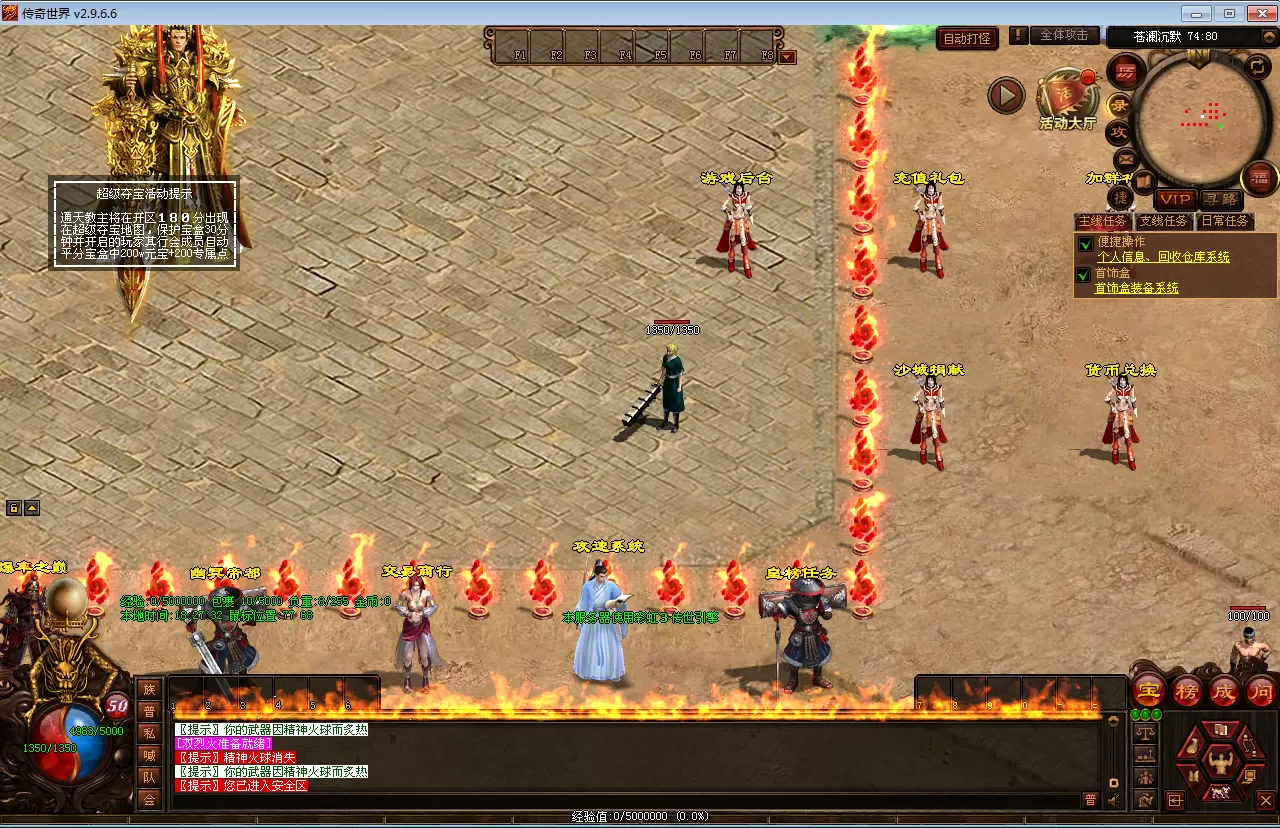The image size is (1280, 828).
Task: Open the VIP panel
Action: (x=1175, y=199)
